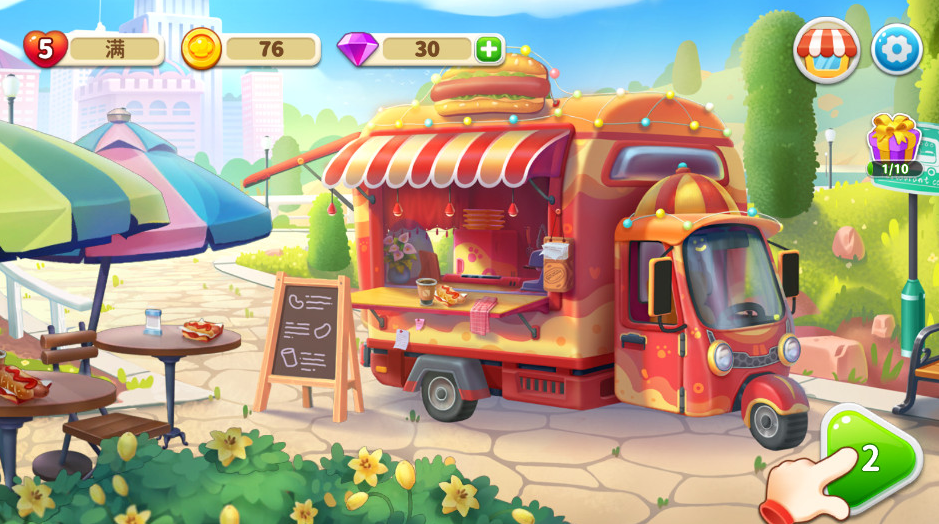939x524 pixels.
Task: Start level 2 with green play button
Action: (x=870, y=458)
